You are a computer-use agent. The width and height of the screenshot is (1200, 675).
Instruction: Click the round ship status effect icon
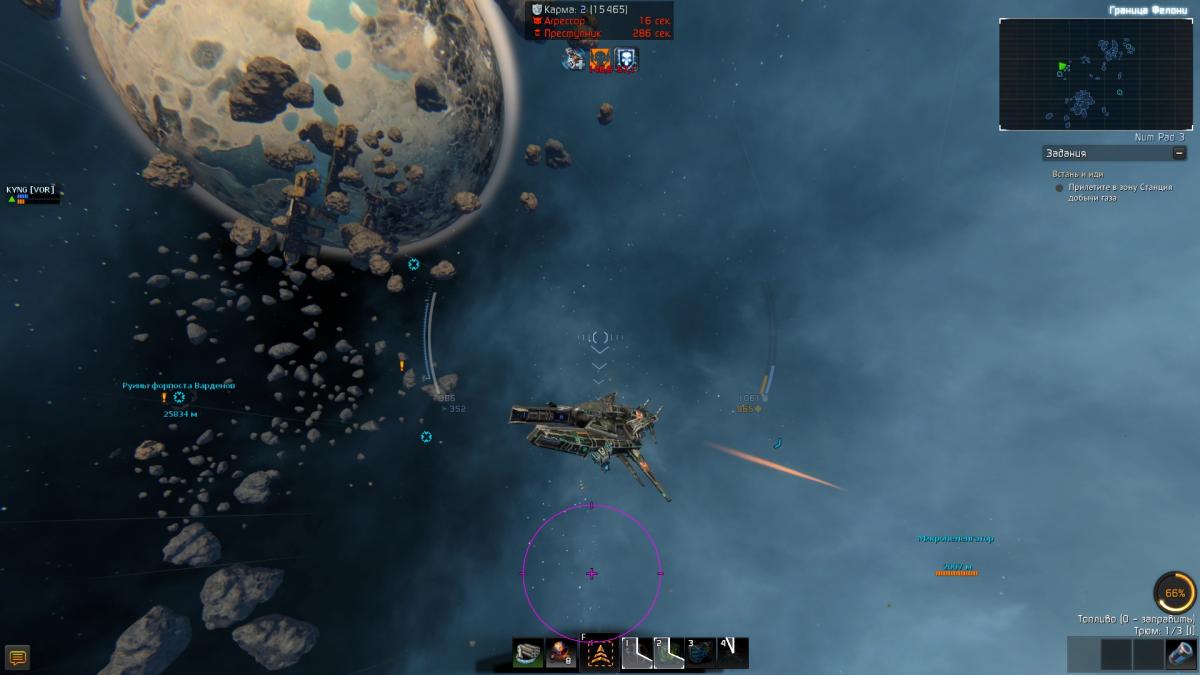(575, 59)
